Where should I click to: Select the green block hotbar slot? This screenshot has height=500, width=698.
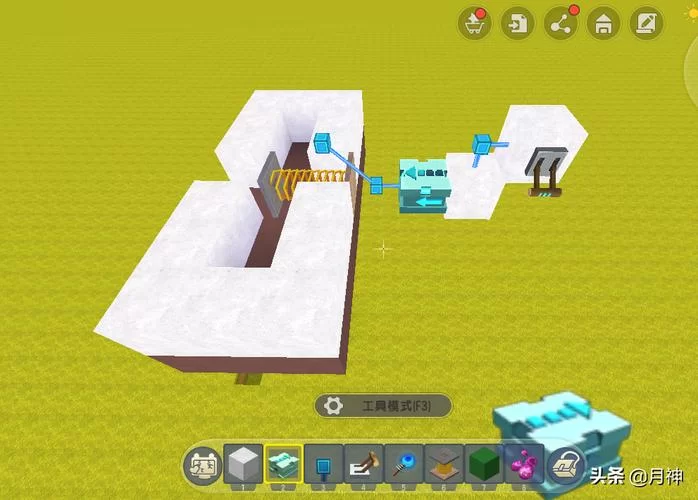click(484, 465)
